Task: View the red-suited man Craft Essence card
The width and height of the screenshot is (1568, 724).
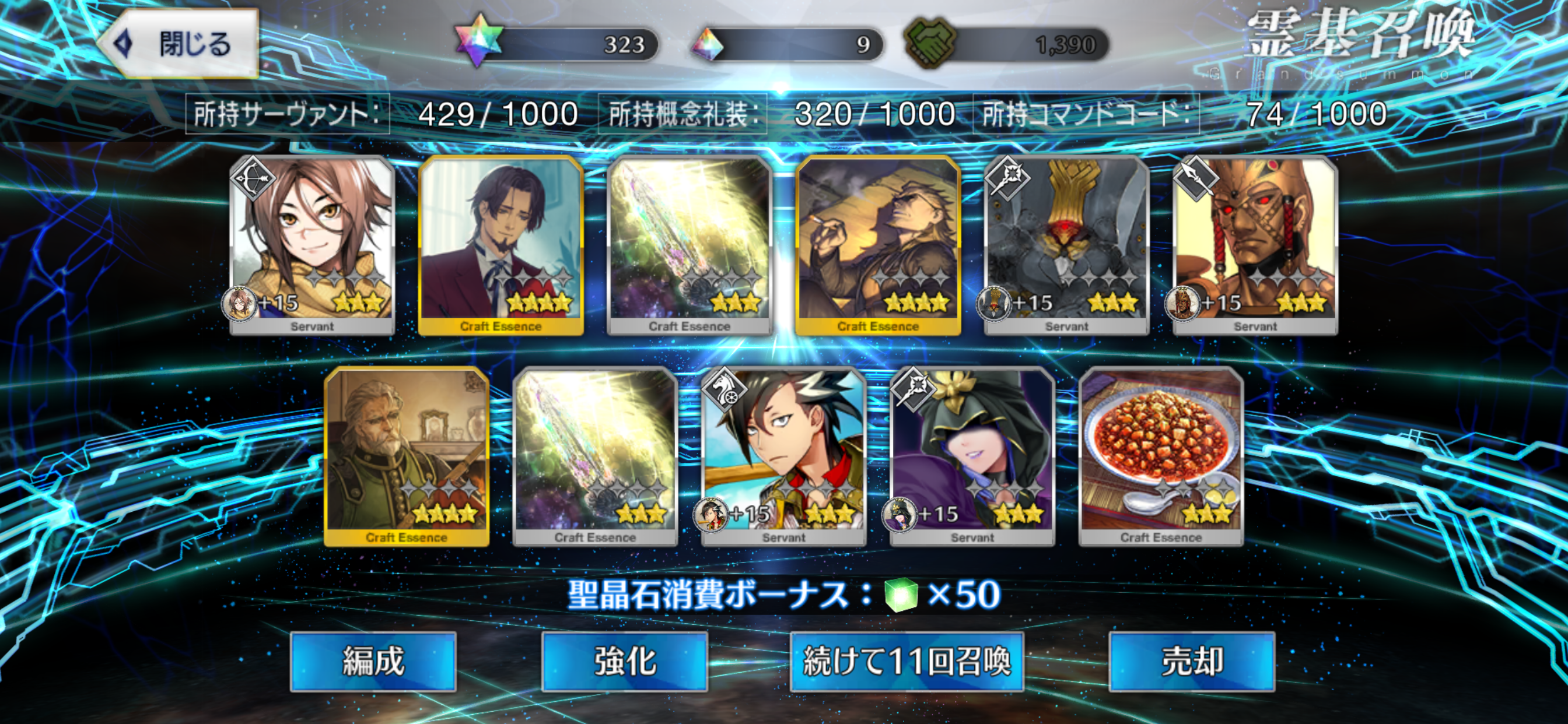Action: click(x=501, y=243)
